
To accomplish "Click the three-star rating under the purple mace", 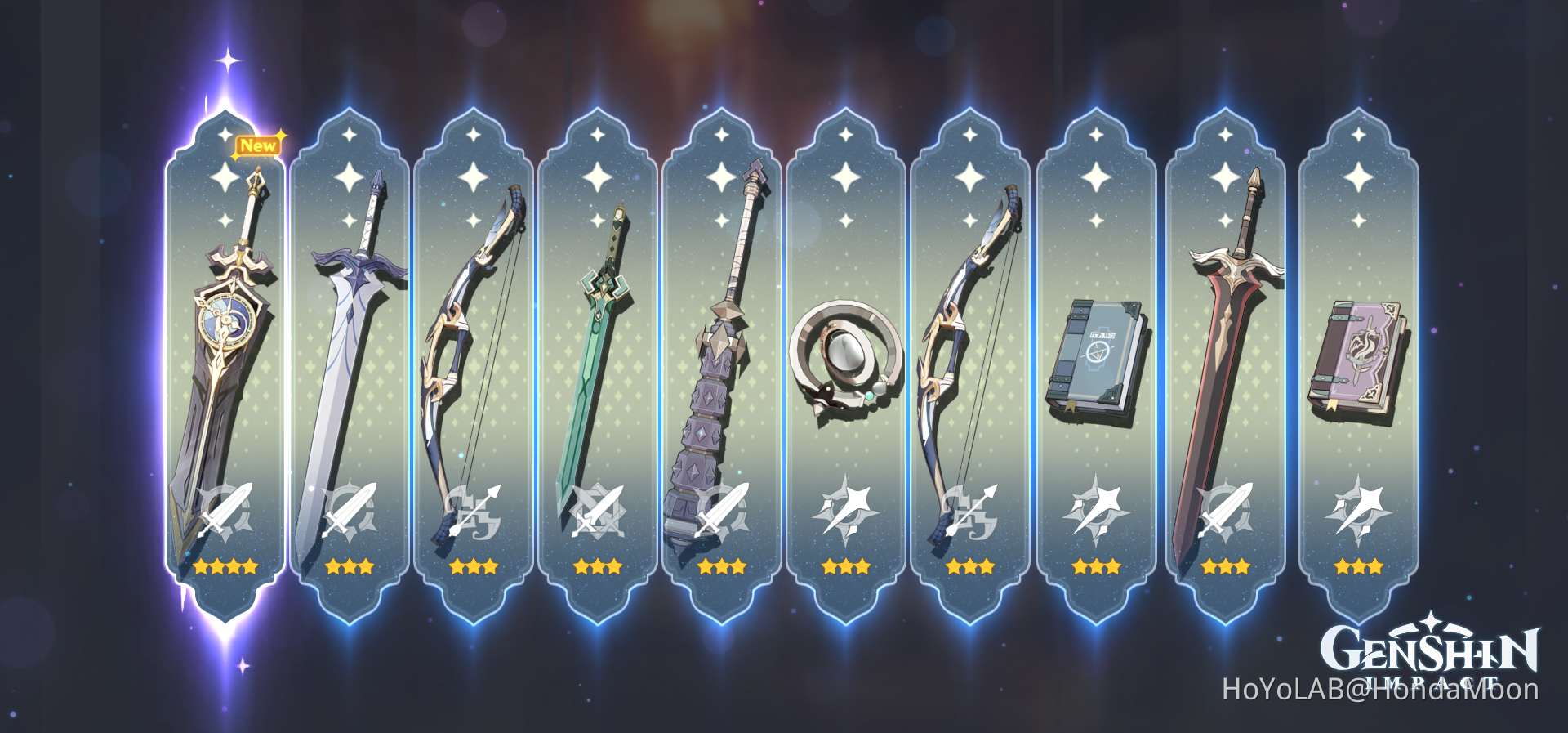I will coord(723,566).
